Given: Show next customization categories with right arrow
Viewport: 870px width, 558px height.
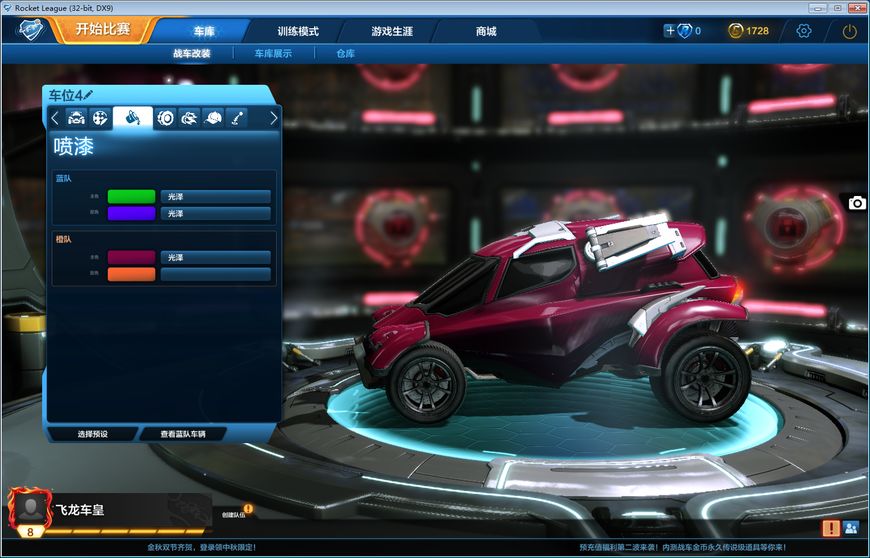Looking at the screenshot, I should click(273, 118).
